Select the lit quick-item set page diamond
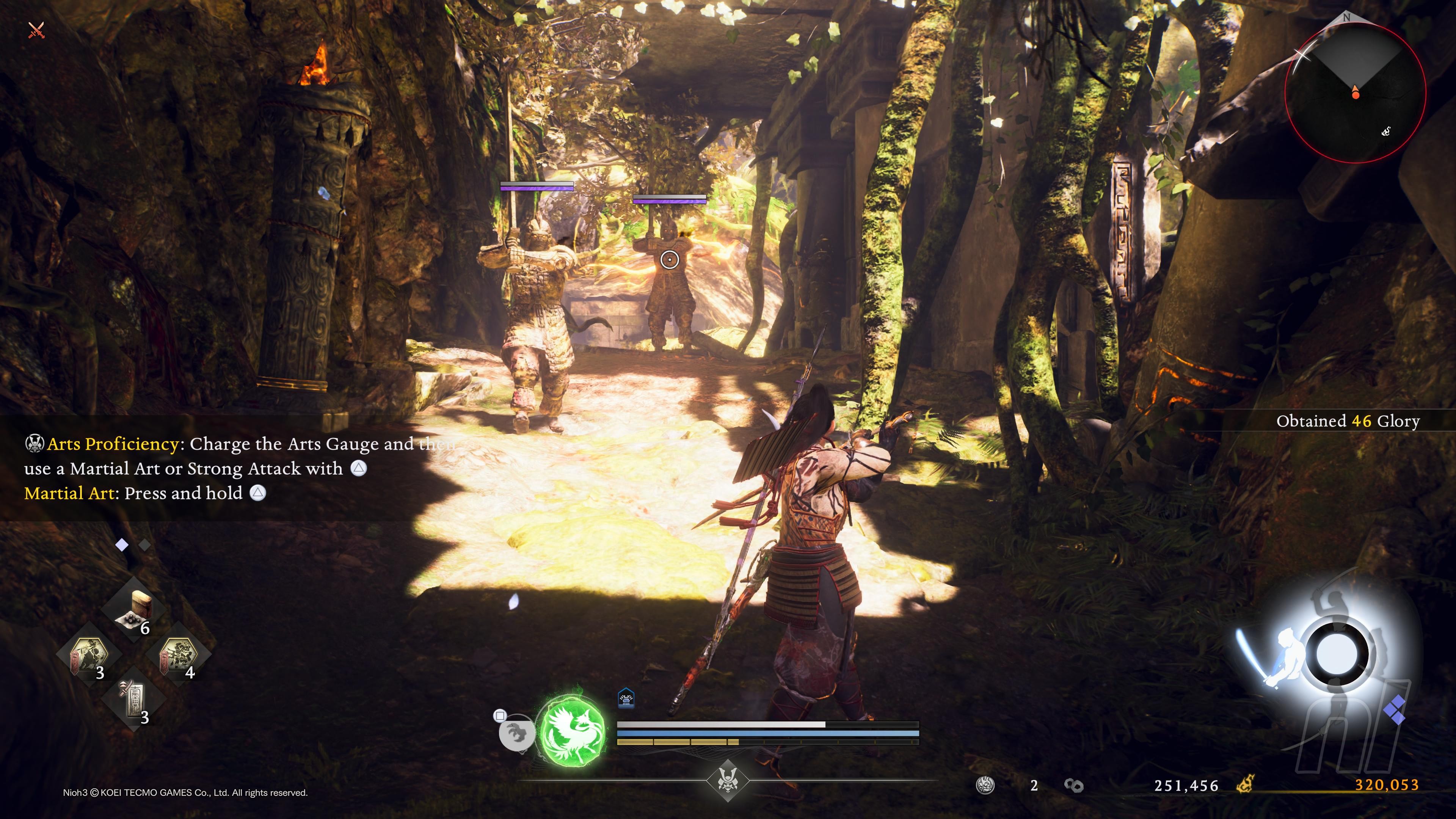The image size is (1456, 819). point(121,545)
